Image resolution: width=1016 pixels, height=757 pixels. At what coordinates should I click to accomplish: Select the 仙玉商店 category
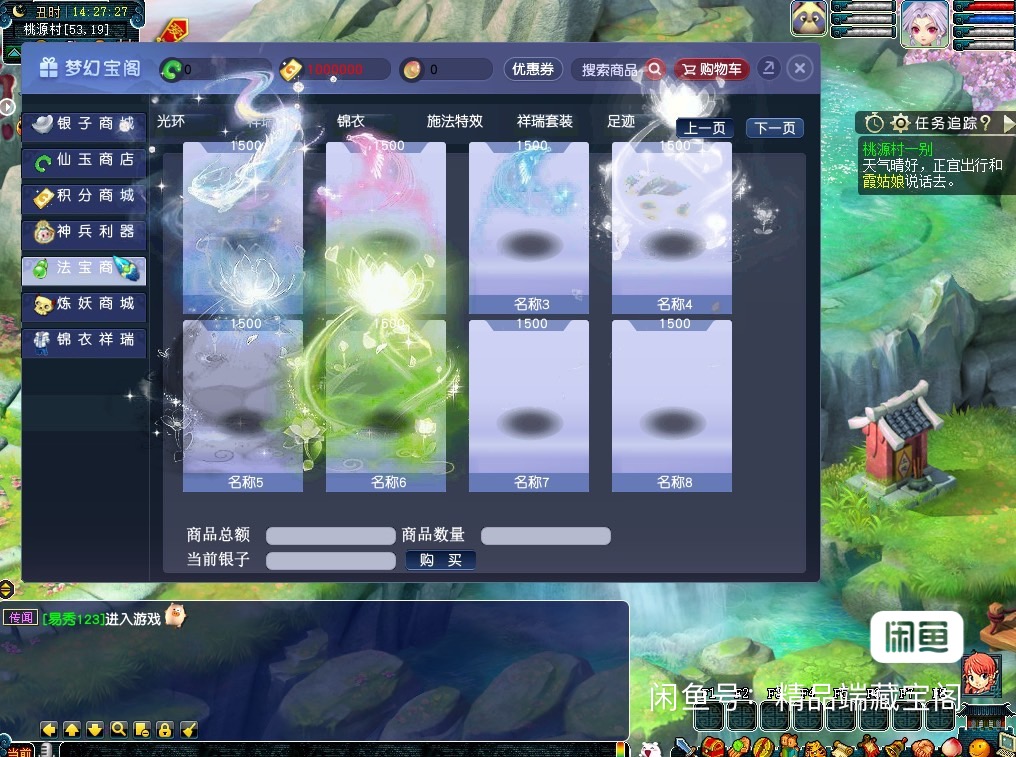tap(84, 160)
